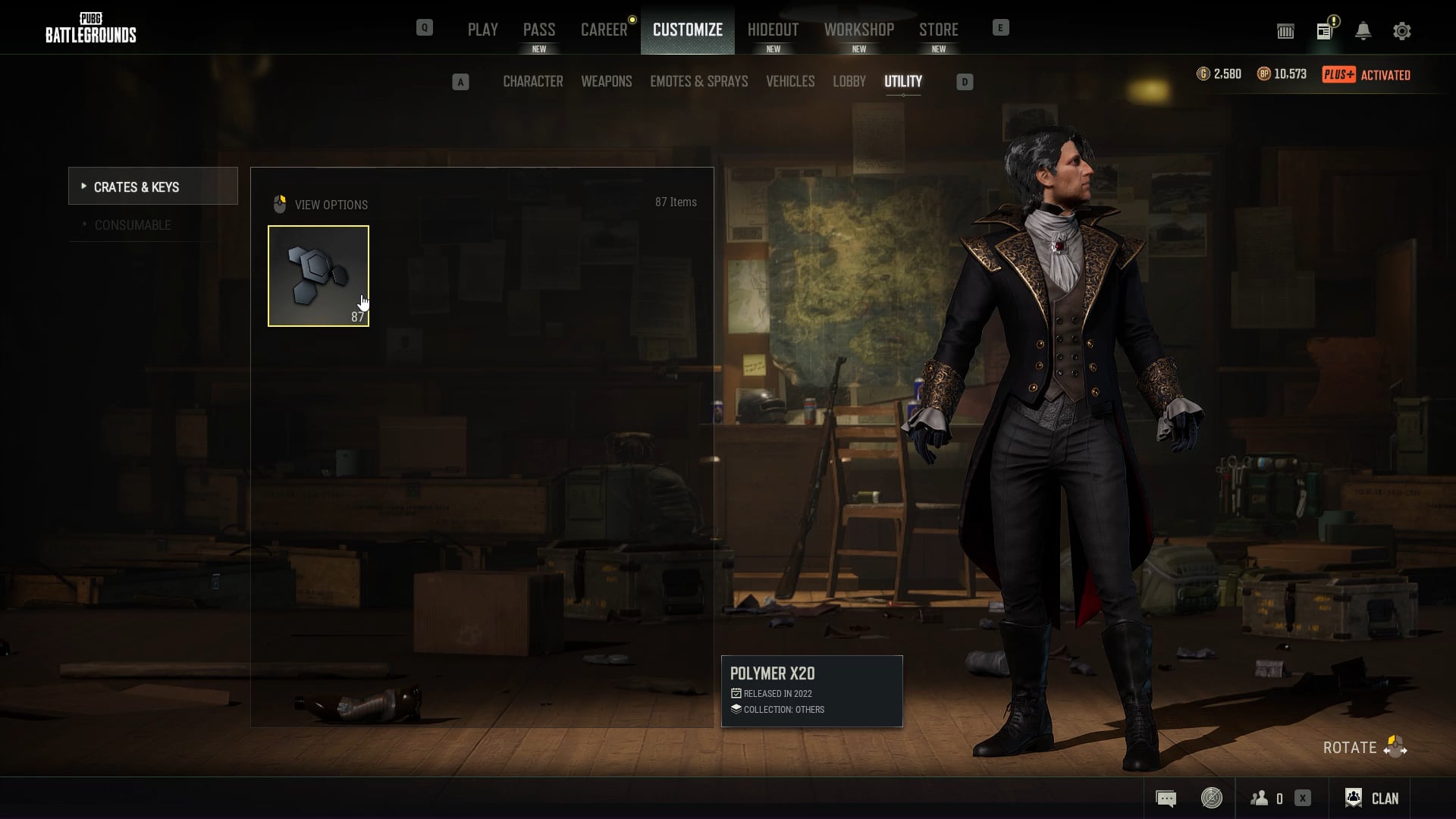Select the Polymer item slot
The width and height of the screenshot is (1456, 819).
(318, 276)
